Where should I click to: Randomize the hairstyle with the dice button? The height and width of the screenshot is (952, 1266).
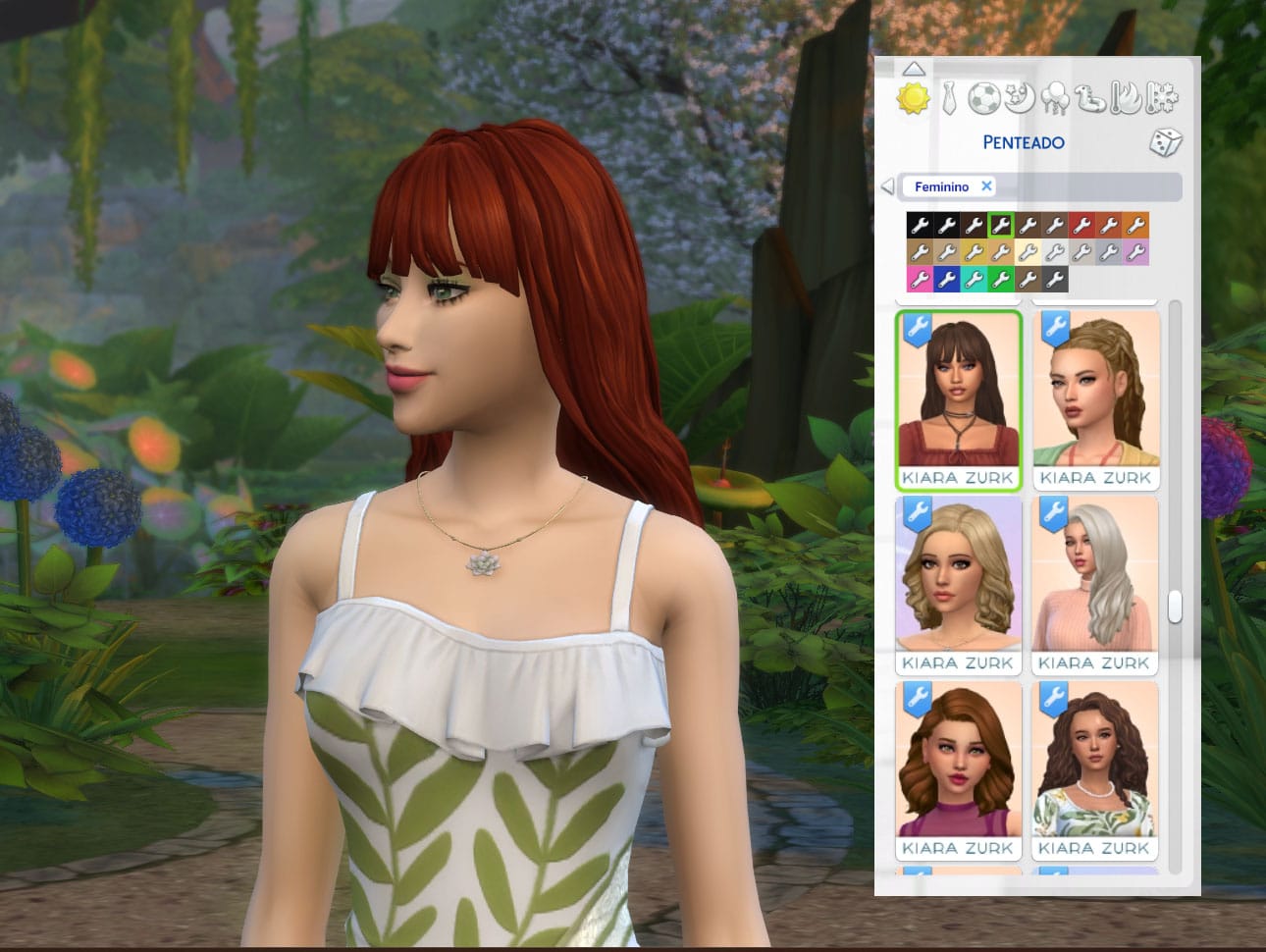1165,143
